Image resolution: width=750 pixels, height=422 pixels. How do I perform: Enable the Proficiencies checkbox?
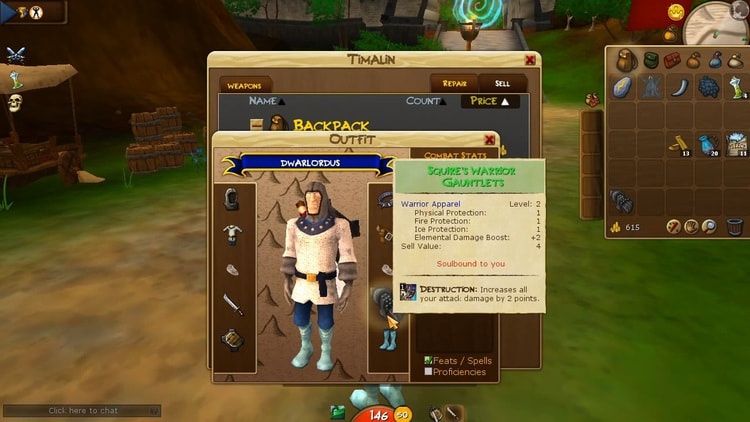[x=428, y=372]
